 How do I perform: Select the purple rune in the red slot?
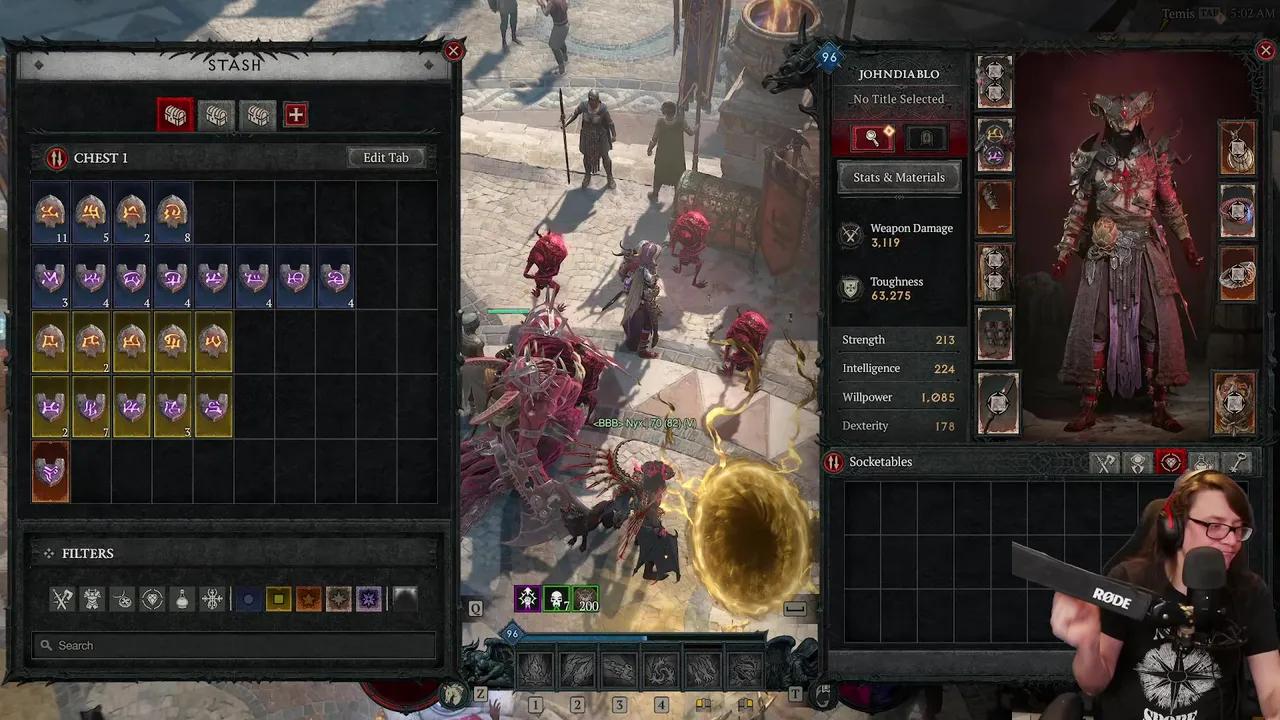click(x=50, y=472)
